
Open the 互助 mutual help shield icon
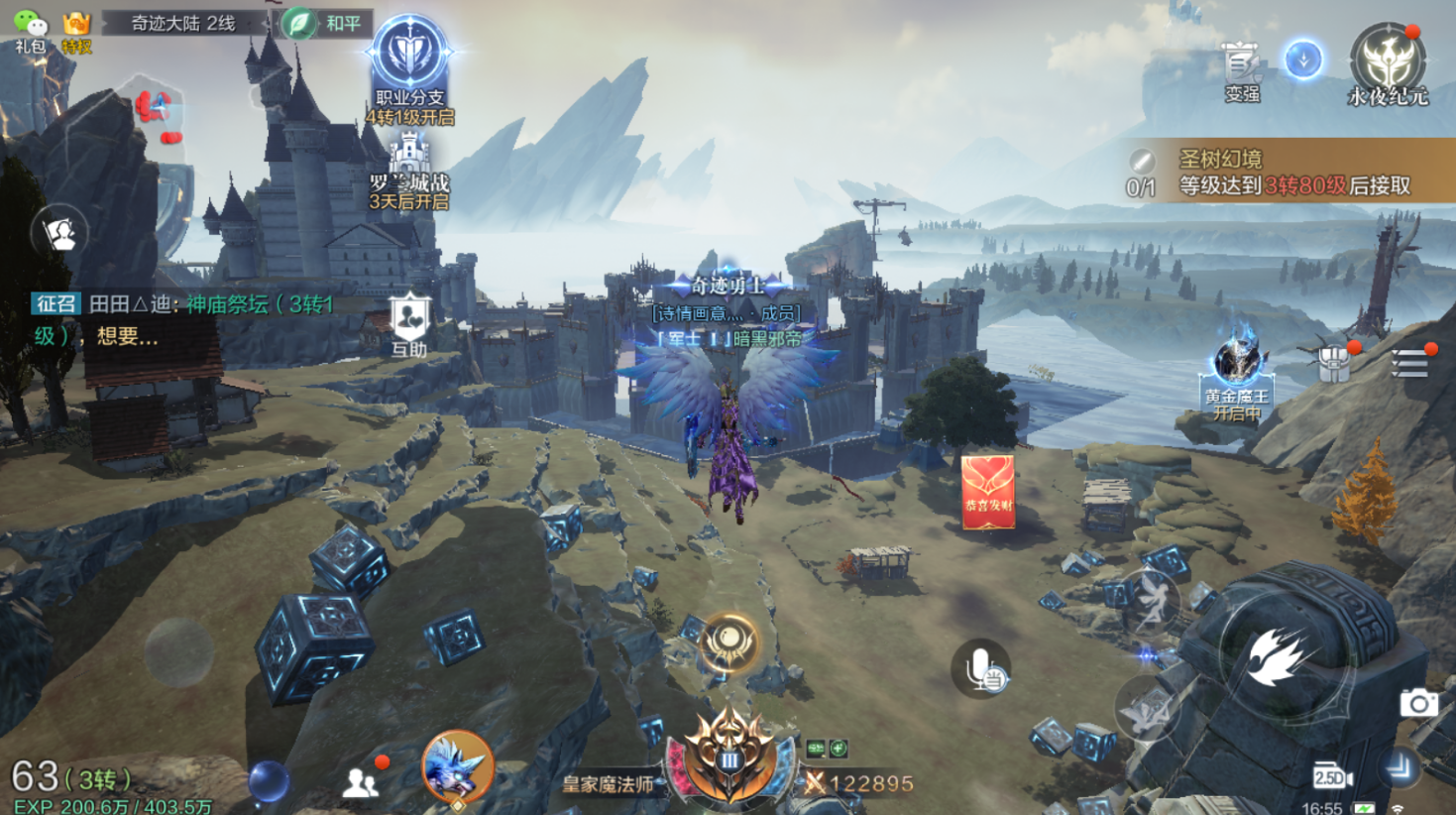[x=408, y=324]
